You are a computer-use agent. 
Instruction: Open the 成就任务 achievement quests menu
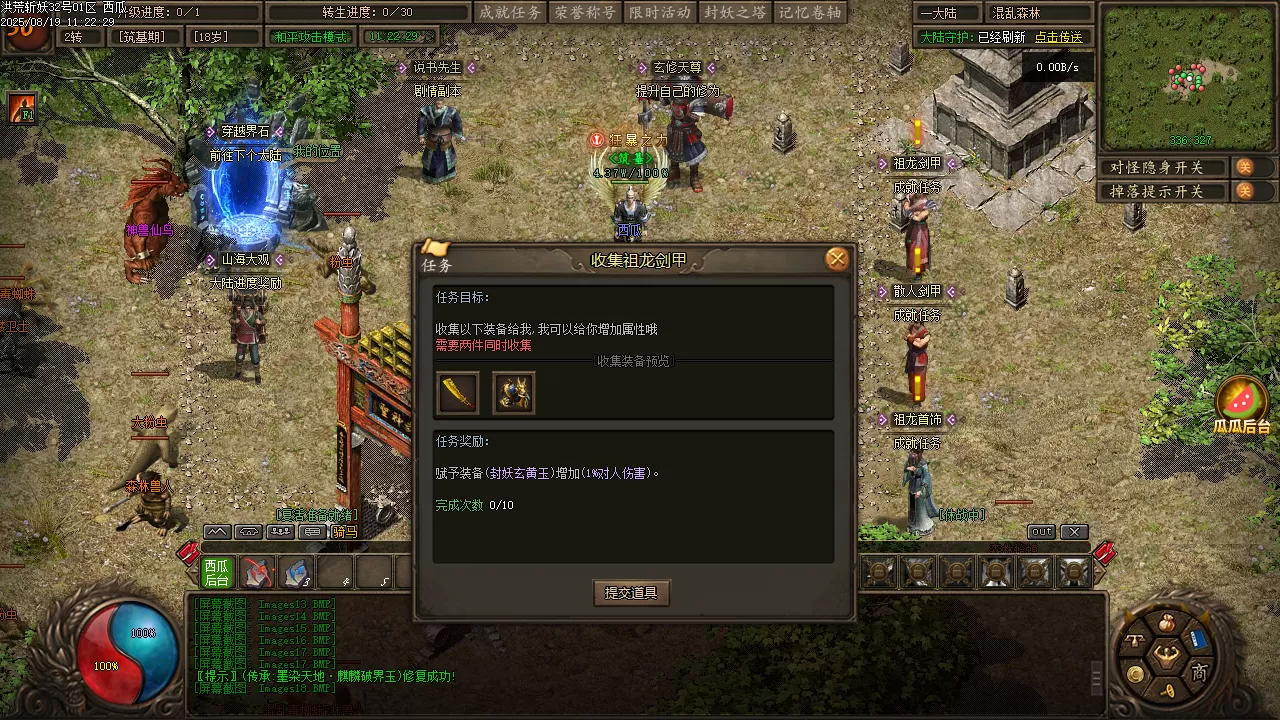click(510, 13)
